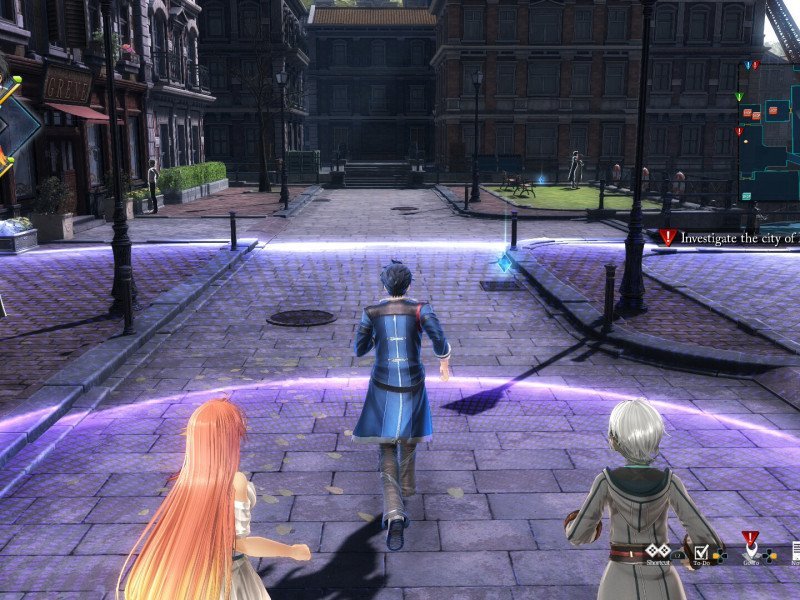The image size is (800, 600).
Task: Select the Investigate the city objective tracker
Action: (730, 238)
